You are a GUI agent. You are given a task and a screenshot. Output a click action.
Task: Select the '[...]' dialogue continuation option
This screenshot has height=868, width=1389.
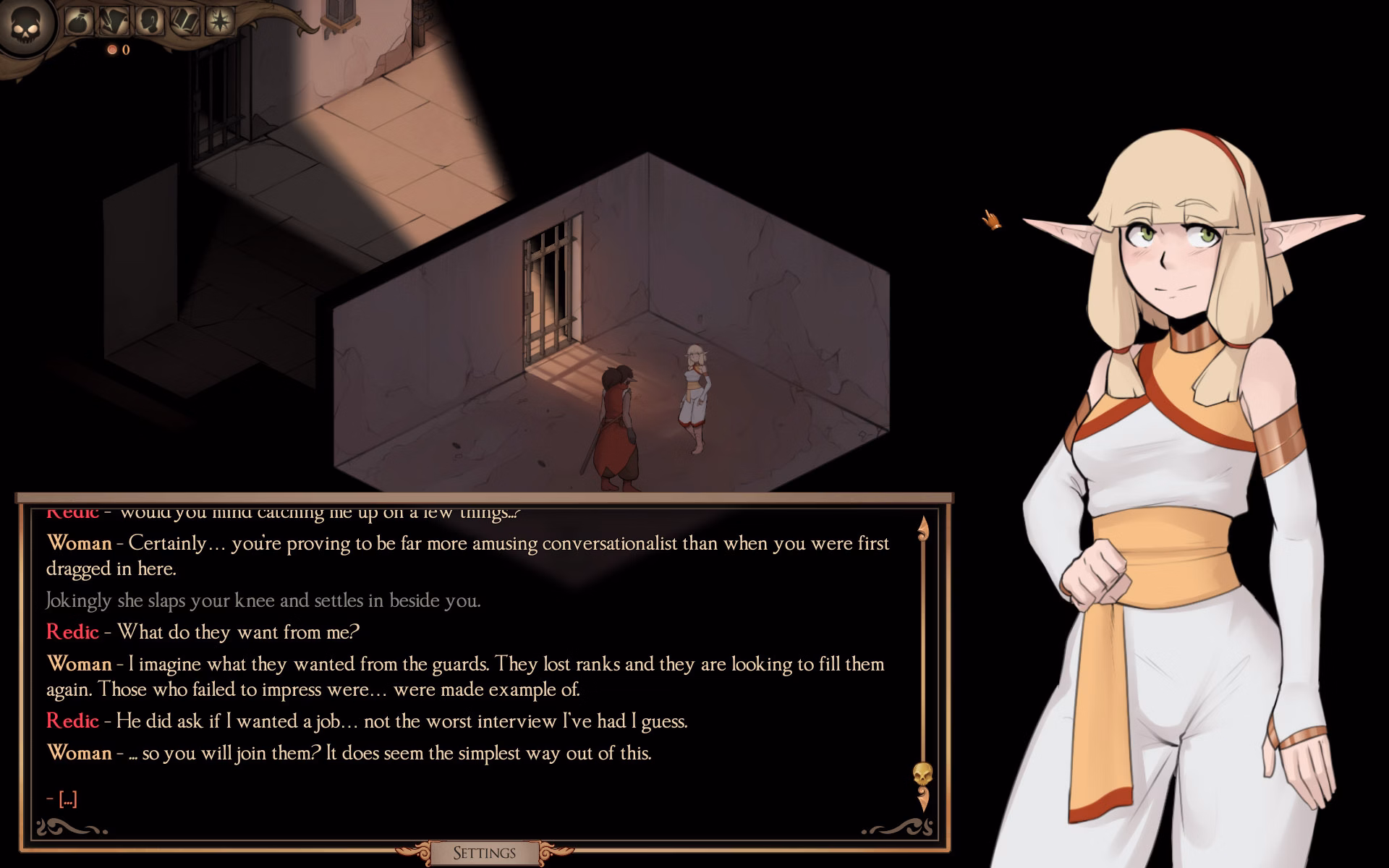(x=68, y=798)
